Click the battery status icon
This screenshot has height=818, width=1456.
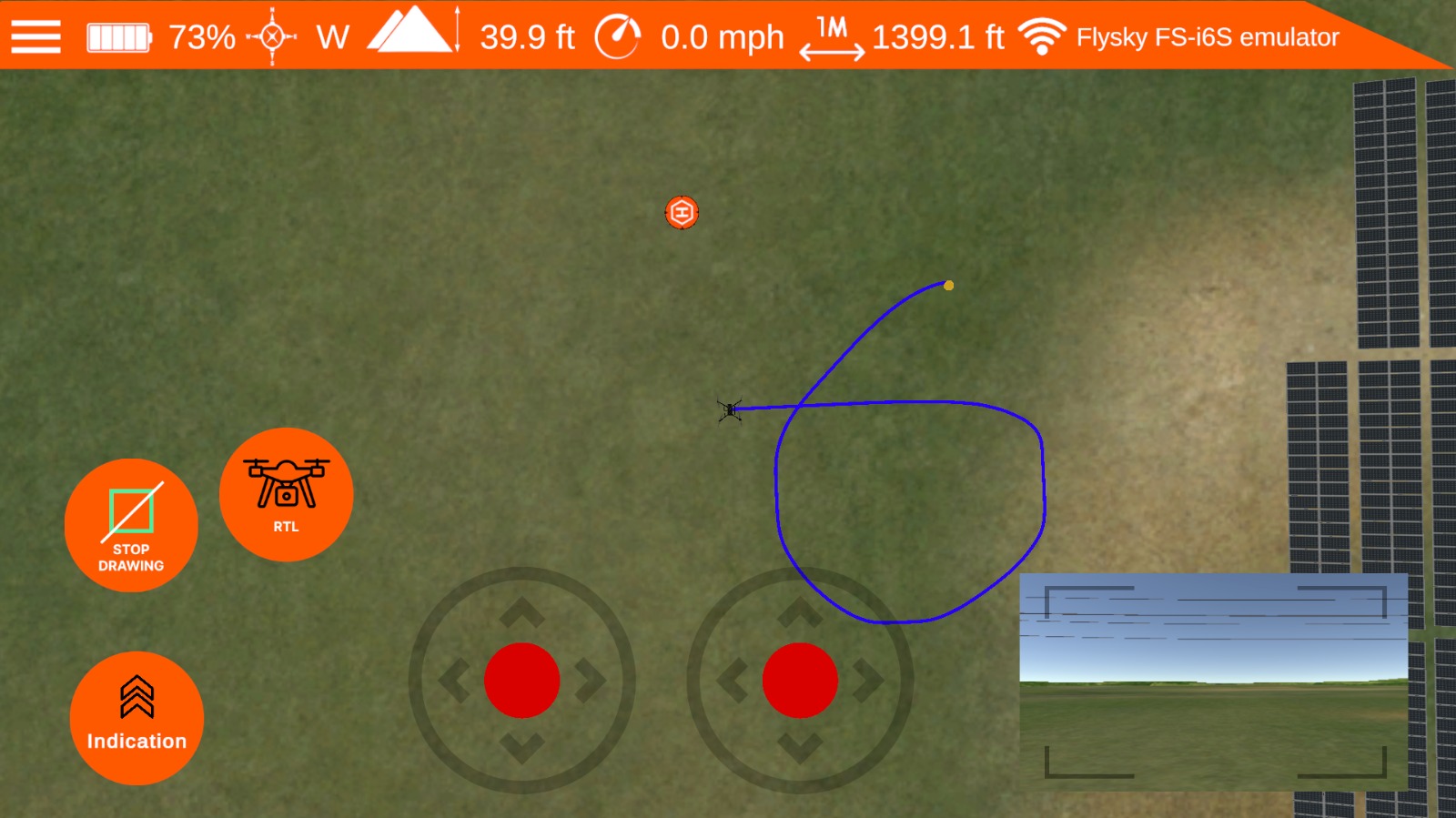click(117, 36)
